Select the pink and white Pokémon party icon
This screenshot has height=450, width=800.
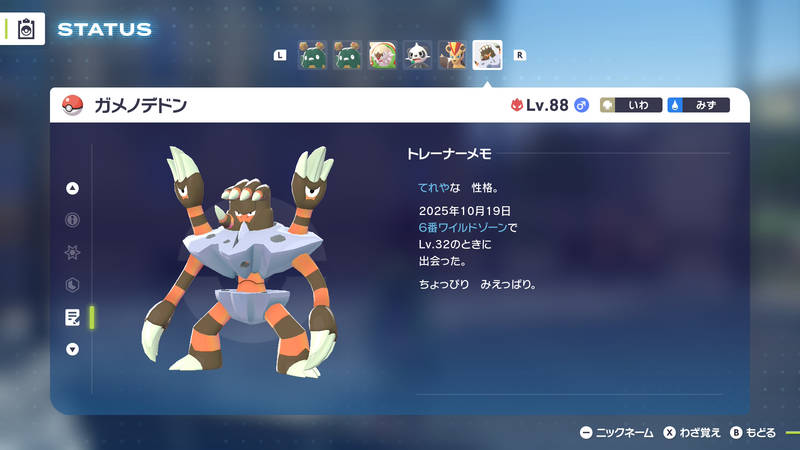[382, 55]
